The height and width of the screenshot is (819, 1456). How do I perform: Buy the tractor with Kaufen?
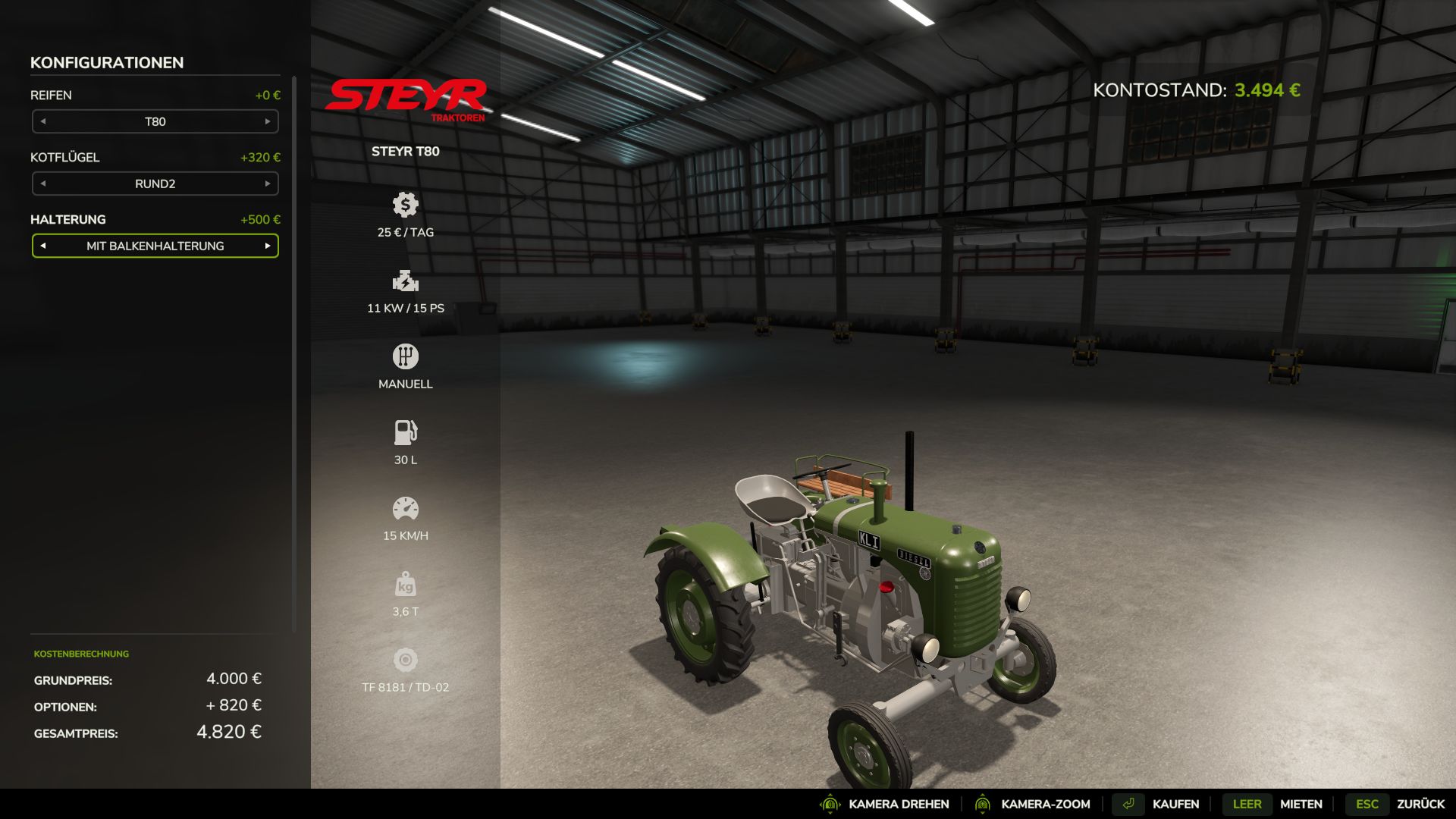coord(1175,804)
